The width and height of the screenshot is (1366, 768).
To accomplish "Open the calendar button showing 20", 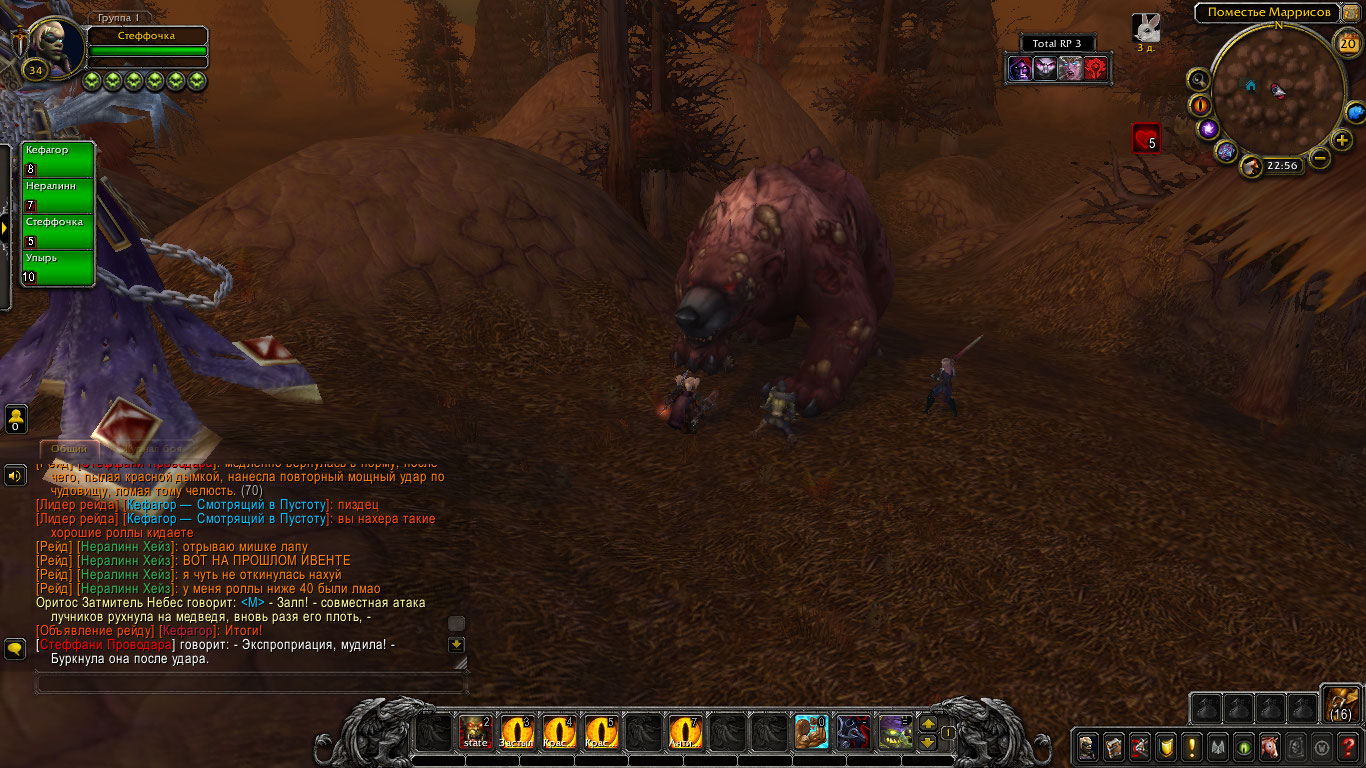I will pyautogui.click(x=1347, y=42).
